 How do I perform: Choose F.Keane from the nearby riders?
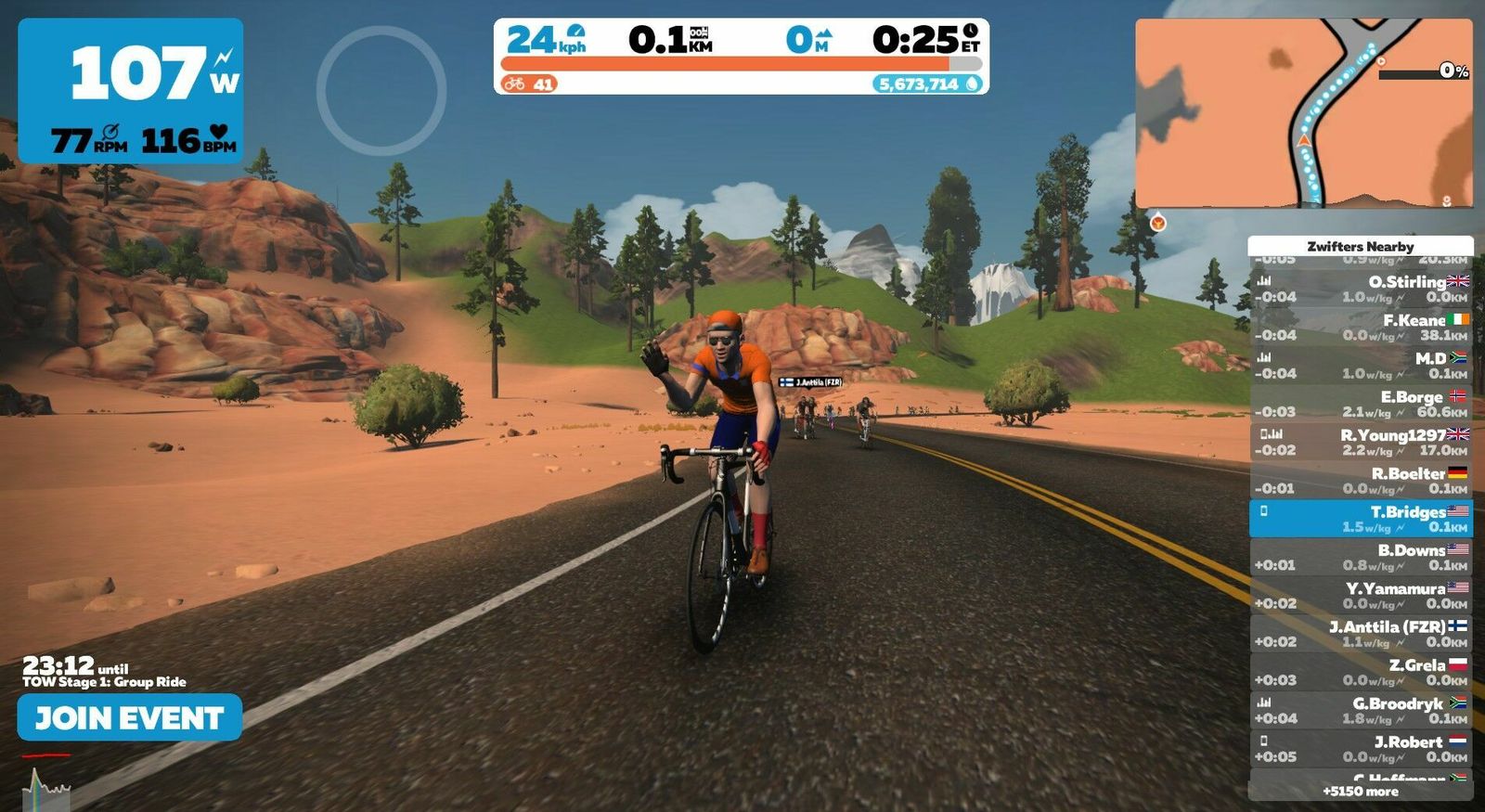tap(1360, 327)
